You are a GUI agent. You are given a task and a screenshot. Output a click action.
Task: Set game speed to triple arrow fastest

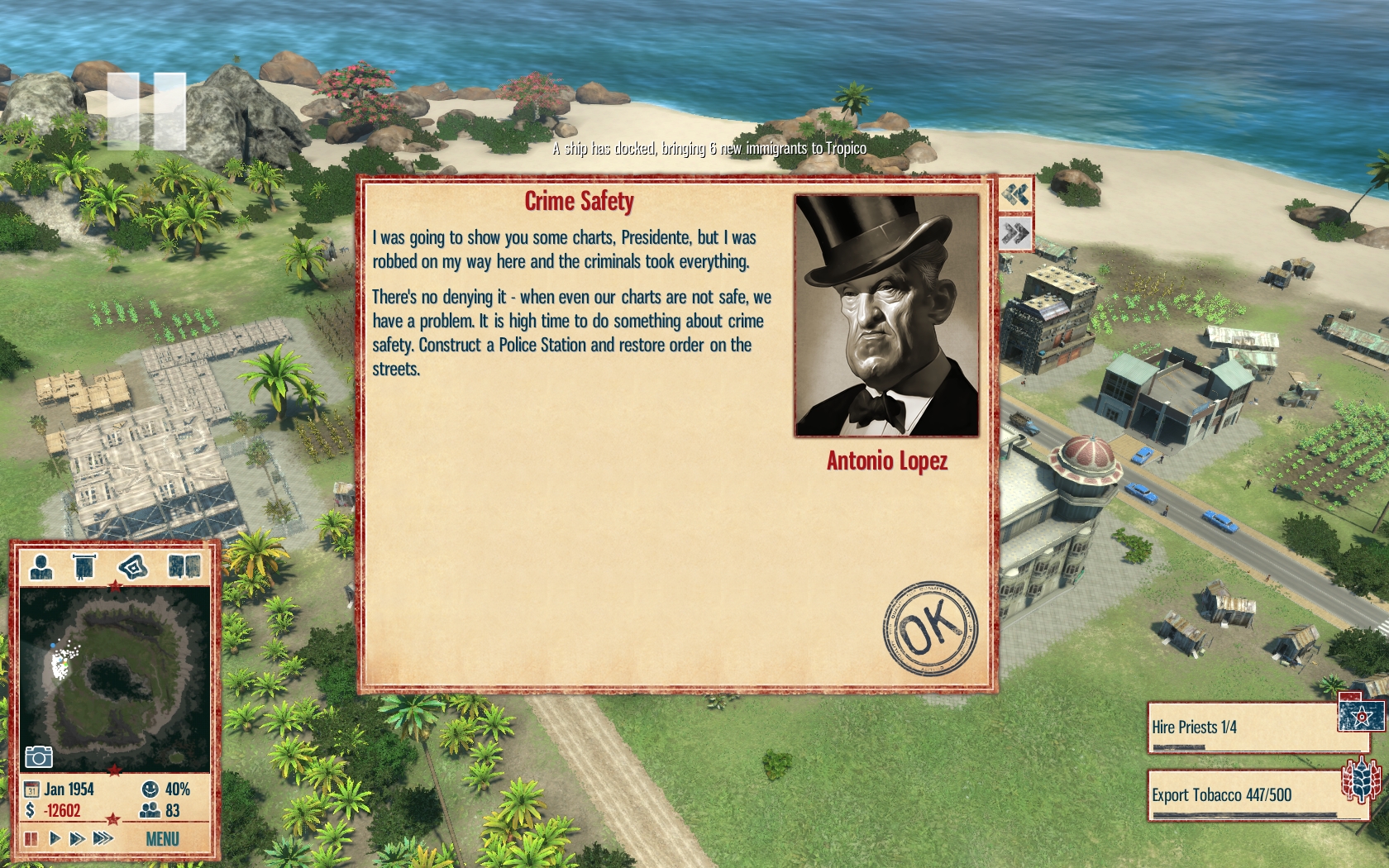tap(103, 838)
